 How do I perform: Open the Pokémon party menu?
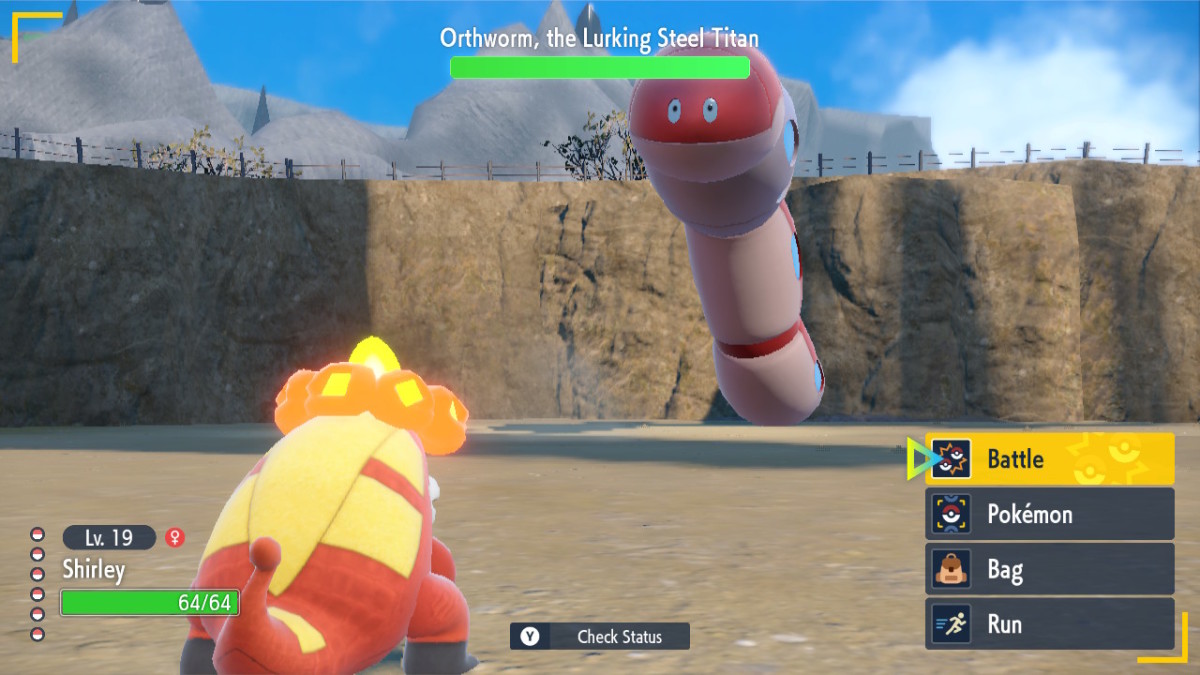(x=1049, y=514)
